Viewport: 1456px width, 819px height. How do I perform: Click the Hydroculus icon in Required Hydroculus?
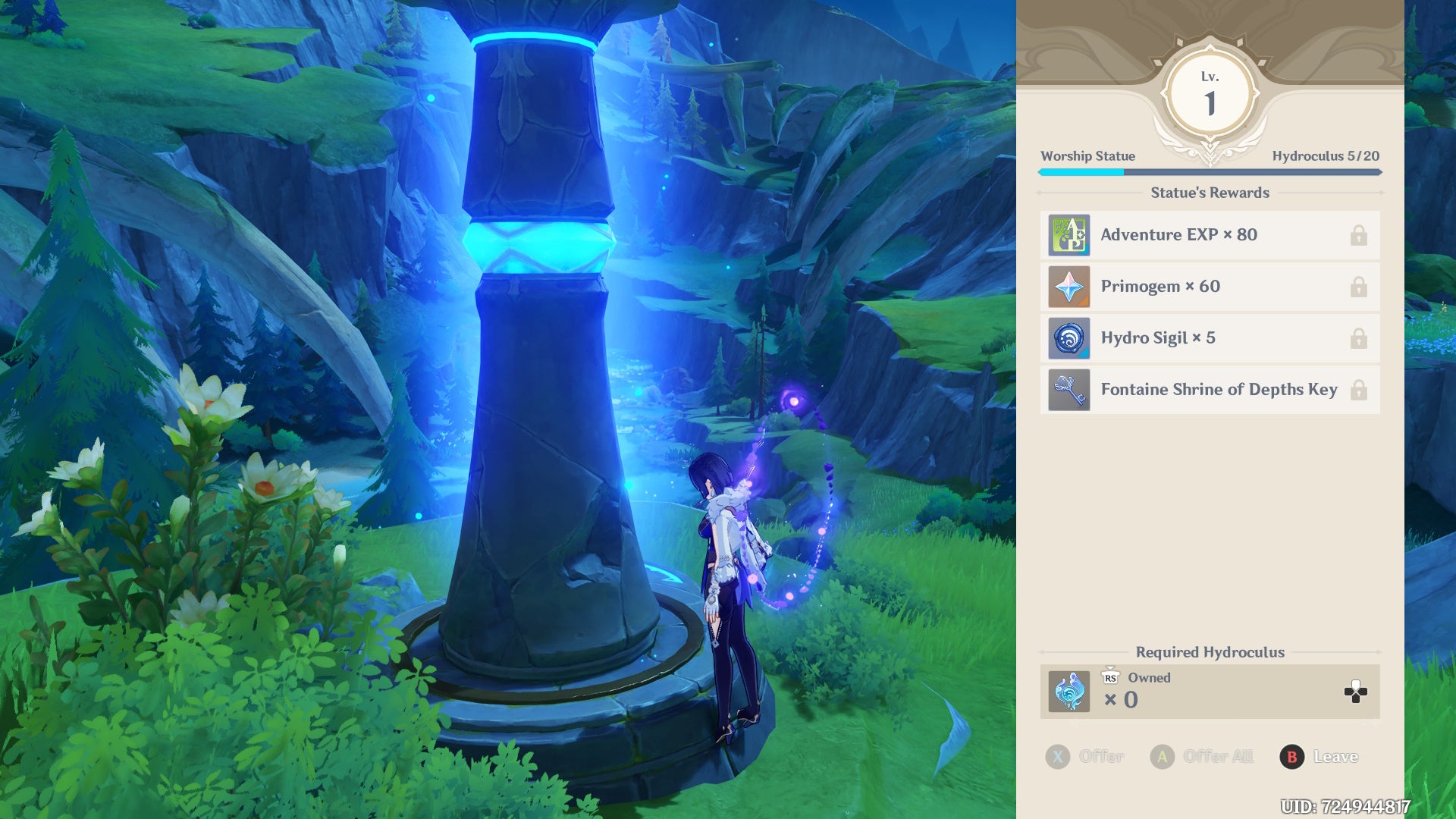point(1068,692)
